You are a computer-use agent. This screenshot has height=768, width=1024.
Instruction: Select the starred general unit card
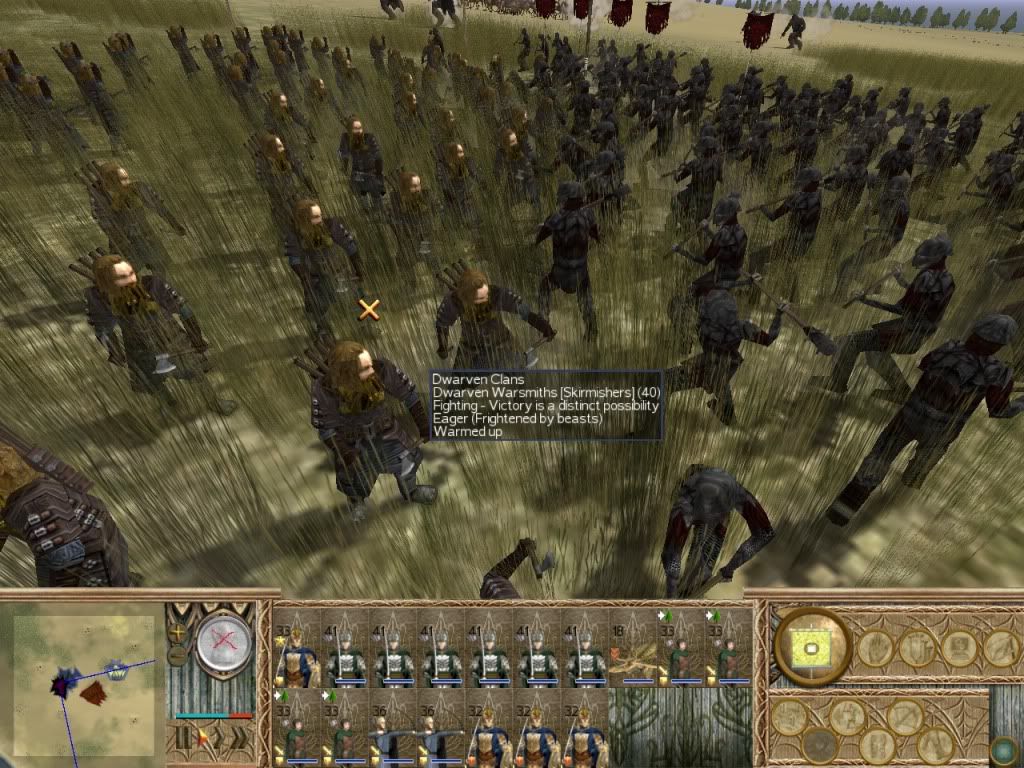pyautogui.click(x=296, y=648)
